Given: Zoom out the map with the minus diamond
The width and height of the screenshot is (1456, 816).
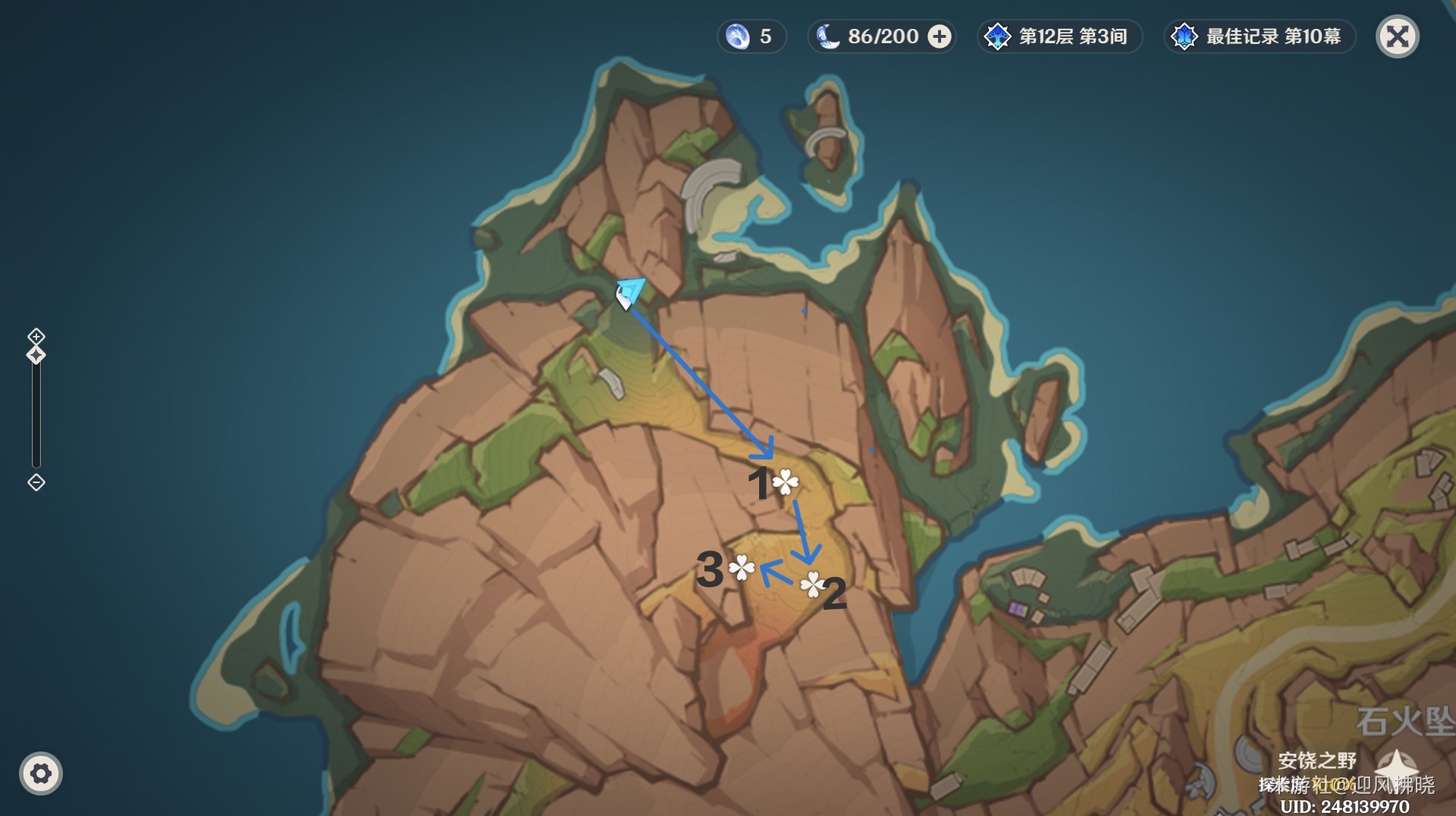Looking at the screenshot, I should tap(36, 482).
